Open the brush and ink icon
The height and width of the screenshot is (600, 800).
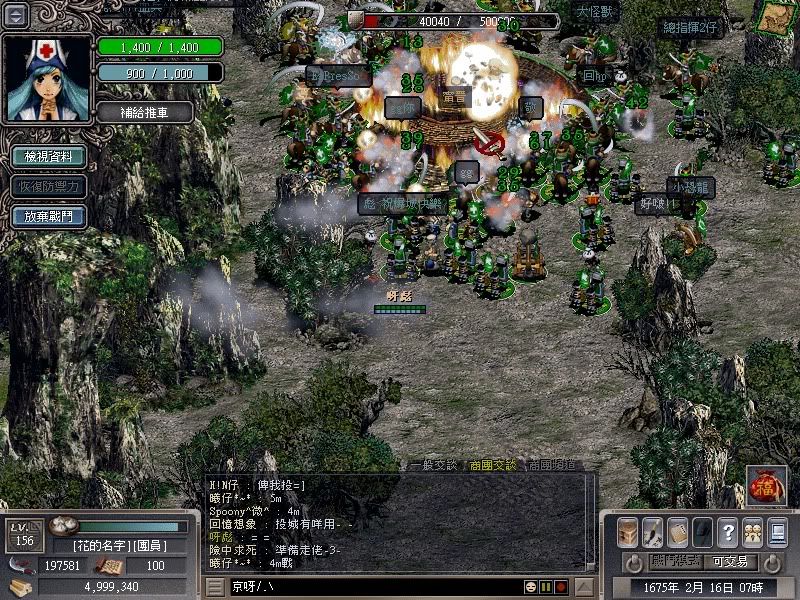[653, 531]
